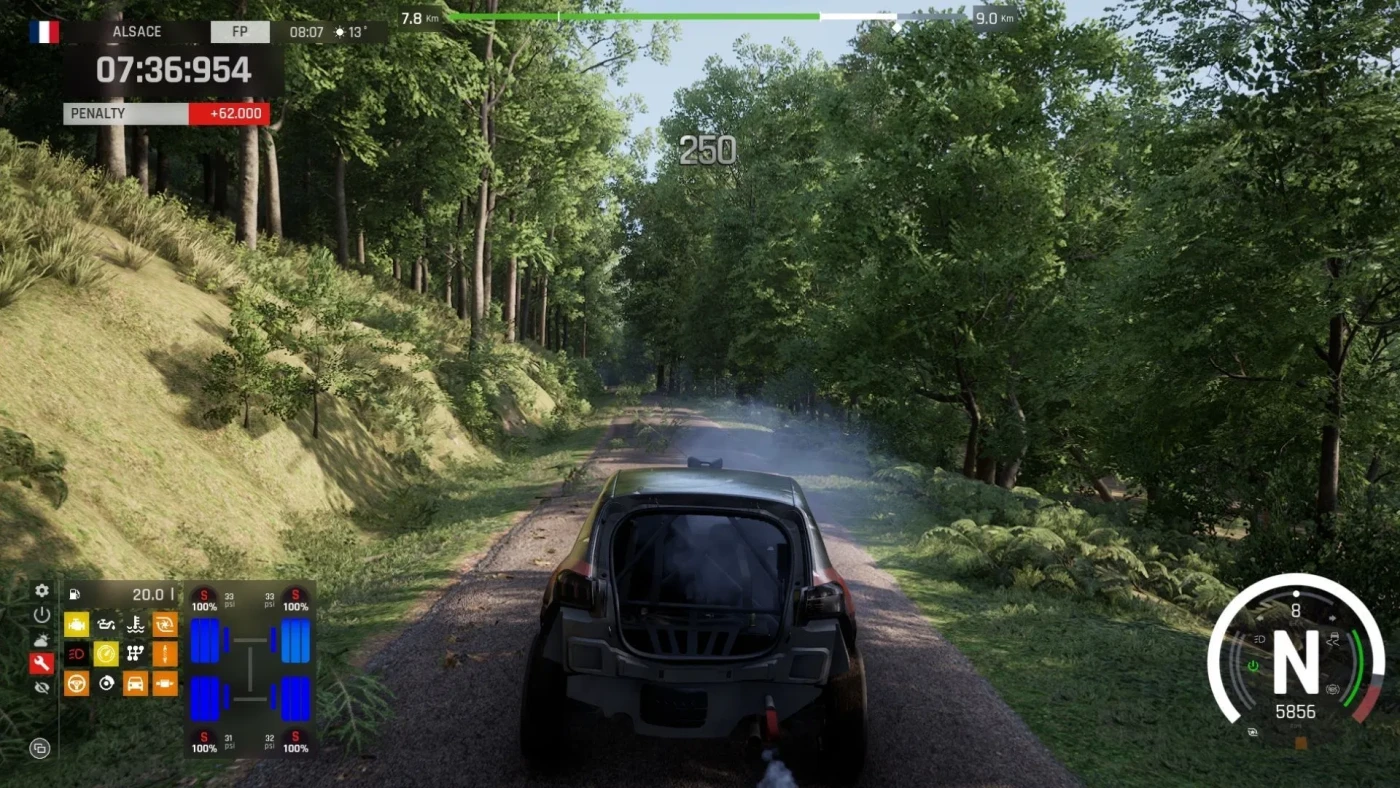Screen dimensions: 1400x788
Task: Select the orange exhaust damage icon
Action: (x=165, y=683)
